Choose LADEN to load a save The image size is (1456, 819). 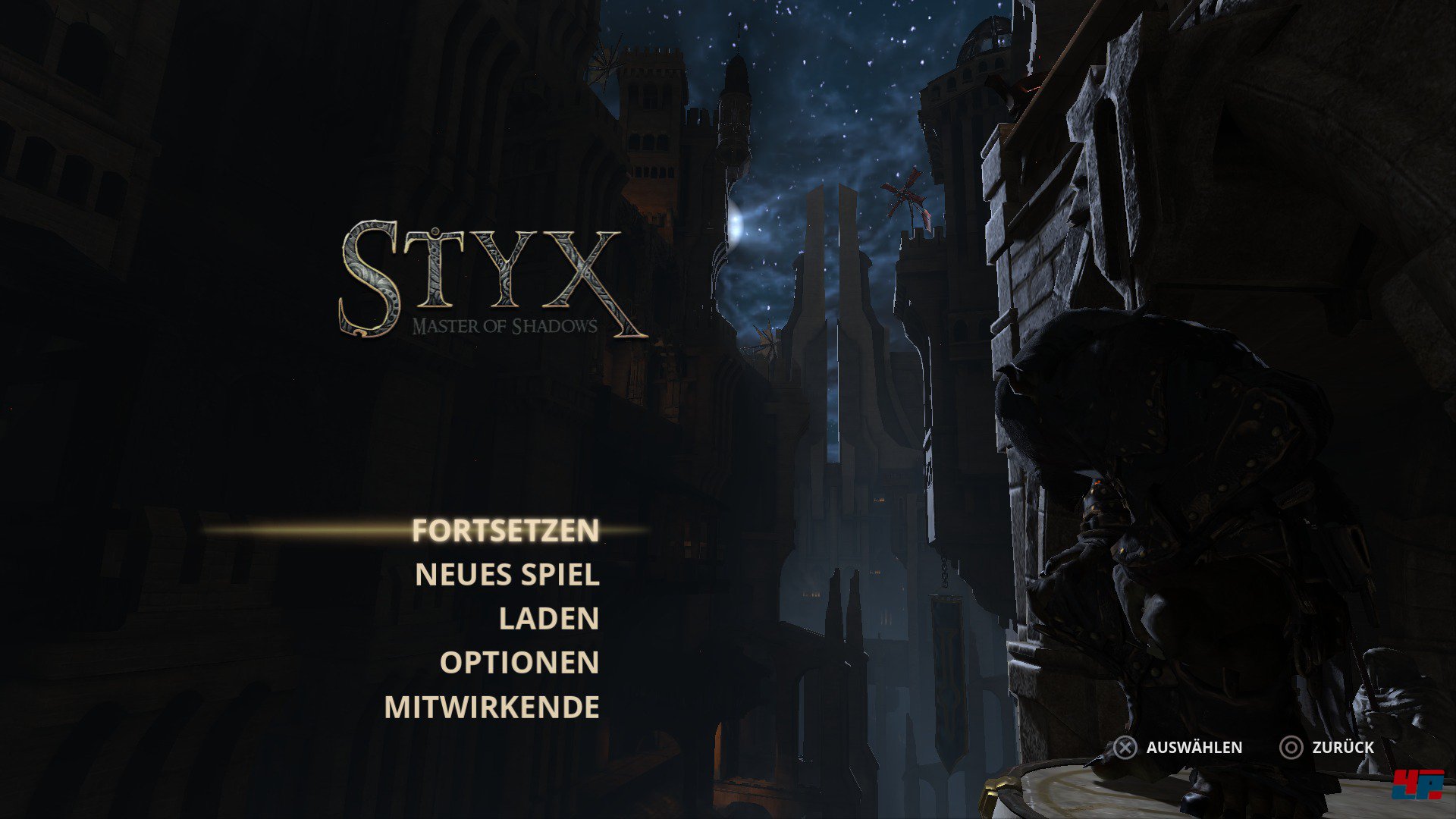coord(548,620)
